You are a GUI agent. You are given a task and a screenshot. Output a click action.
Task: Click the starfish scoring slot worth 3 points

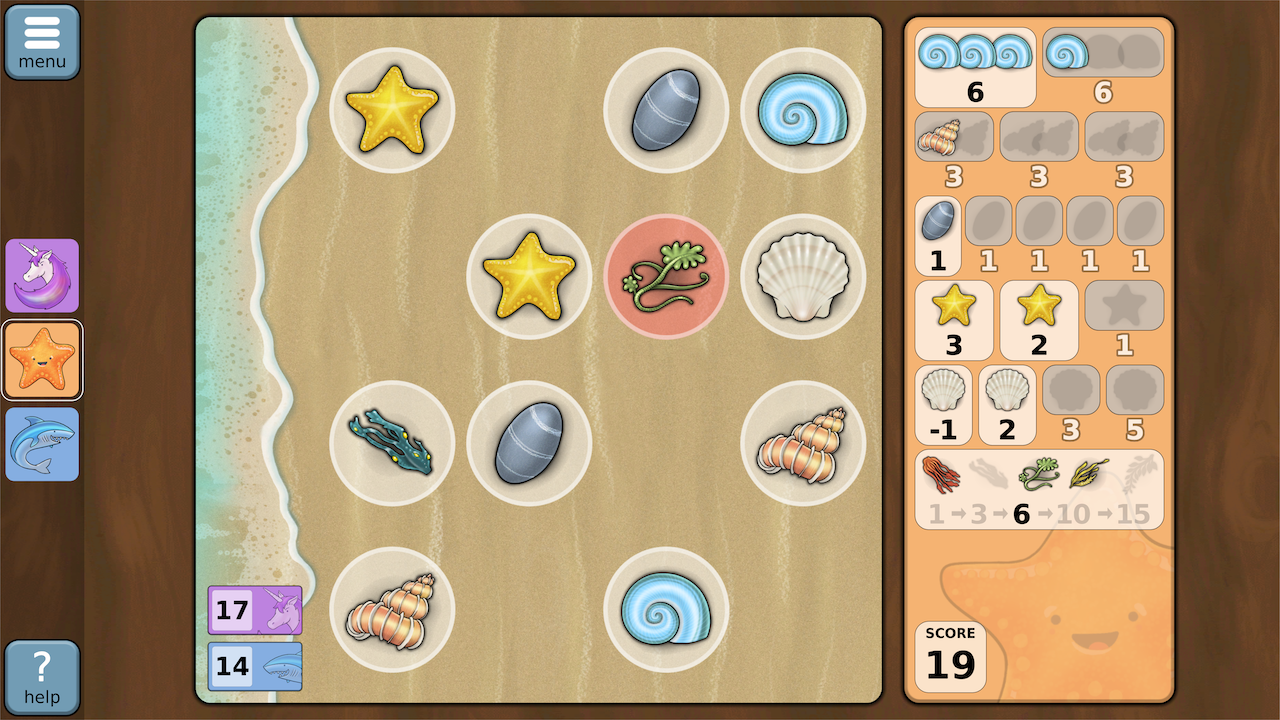pos(954,320)
